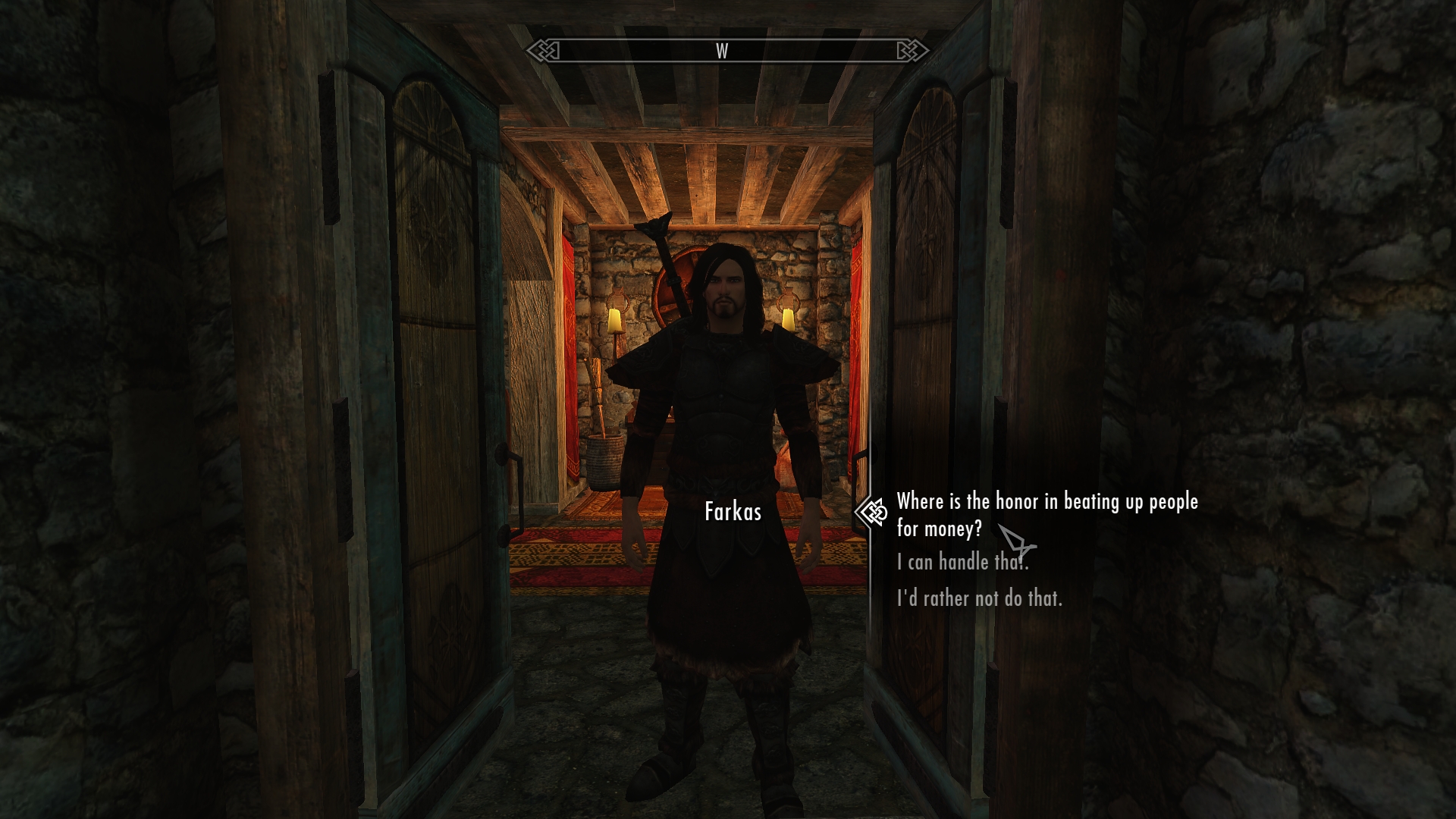Choose "Where is the honor" dialogue reply
The image size is (1456, 819).
coord(1046,514)
